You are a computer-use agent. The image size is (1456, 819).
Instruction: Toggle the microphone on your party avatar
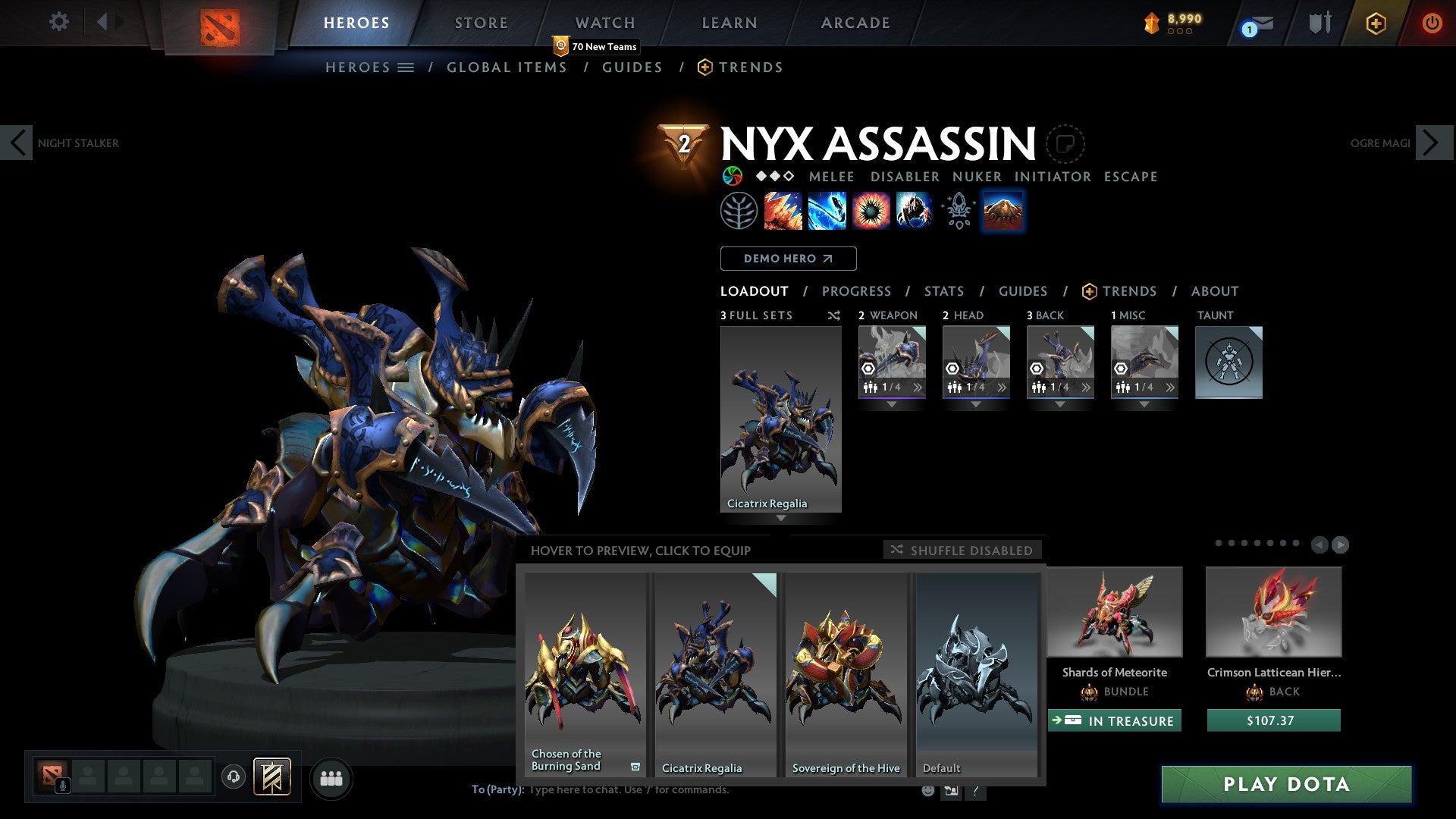(63, 786)
